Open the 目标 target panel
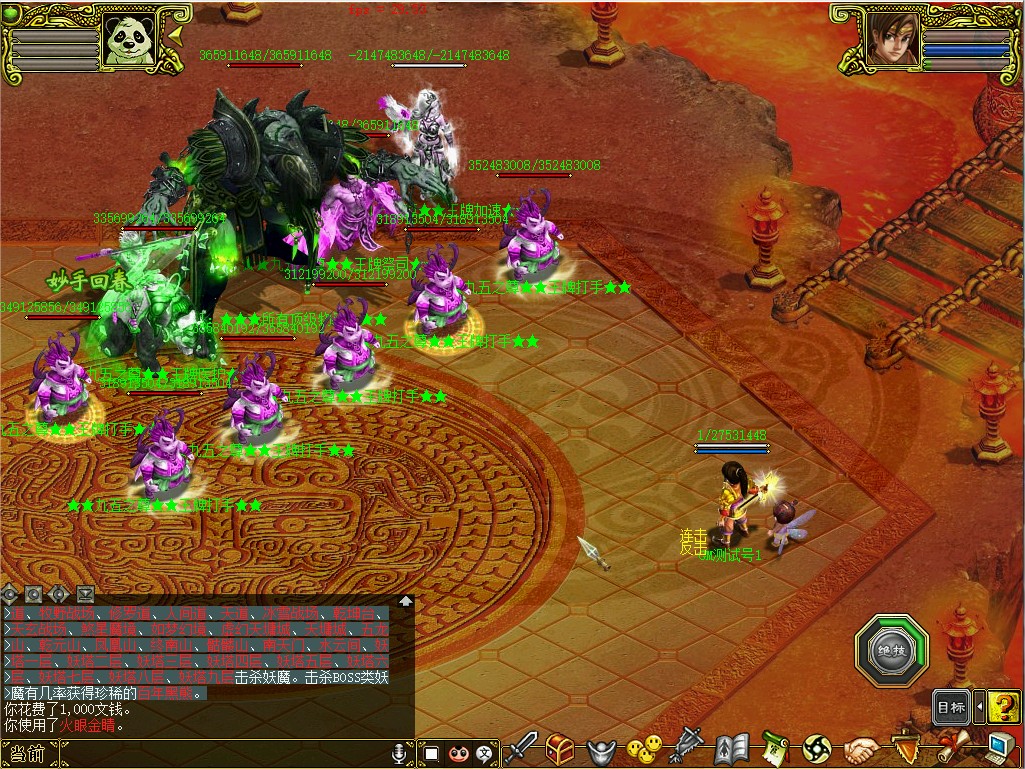This screenshot has height=769, width=1025. [x=950, y=707]
